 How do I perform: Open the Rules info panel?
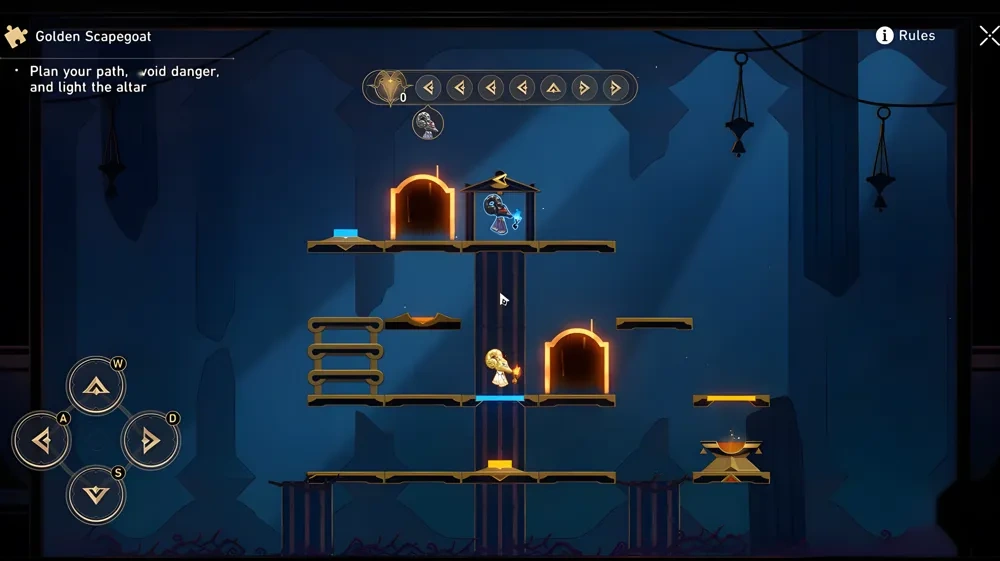pyautogui.click(x=906, y=36)
